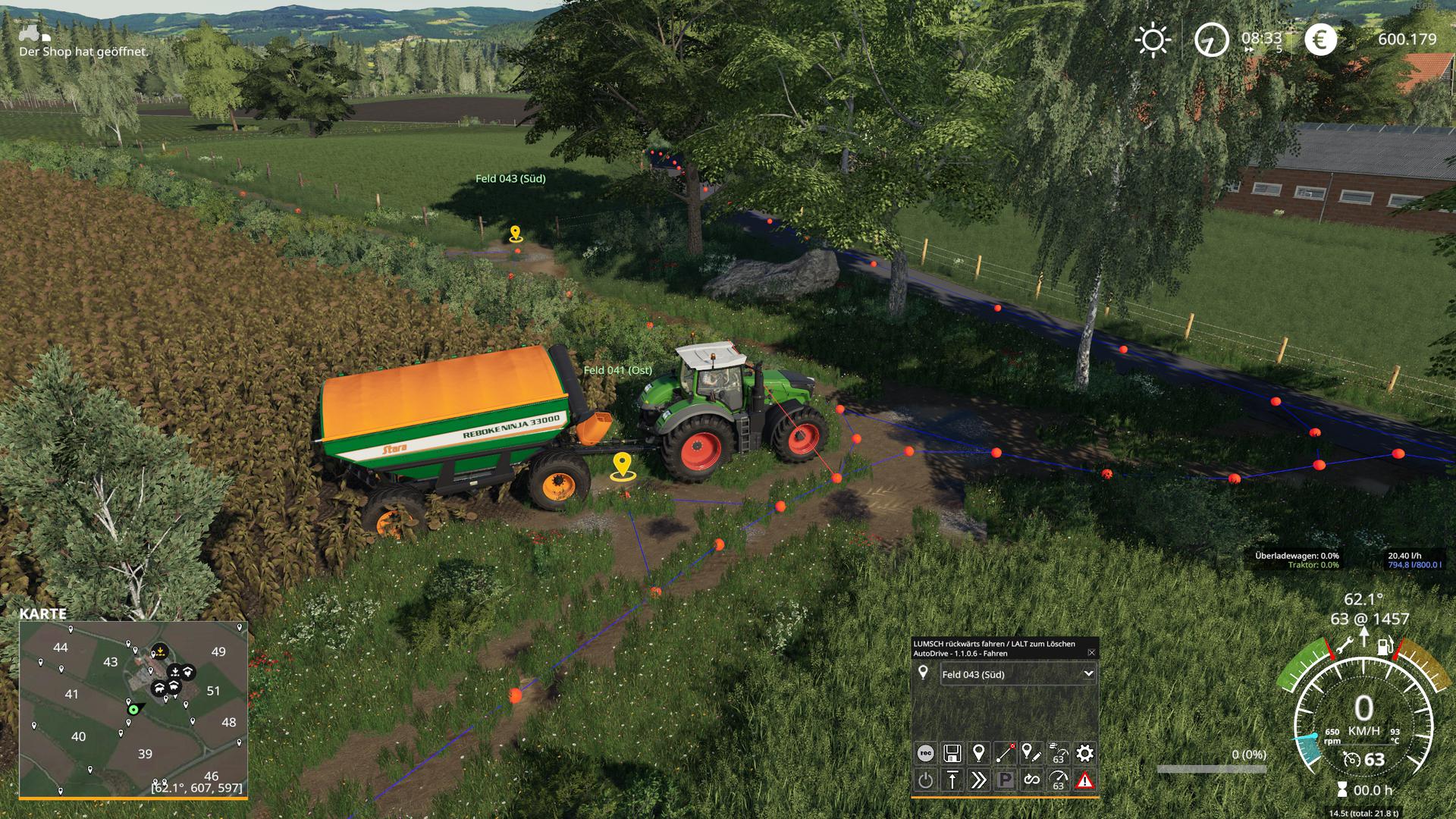Click the arrow-to-bar upward icon
This screenshot has height=819, width=1456.
pos(952,780)
